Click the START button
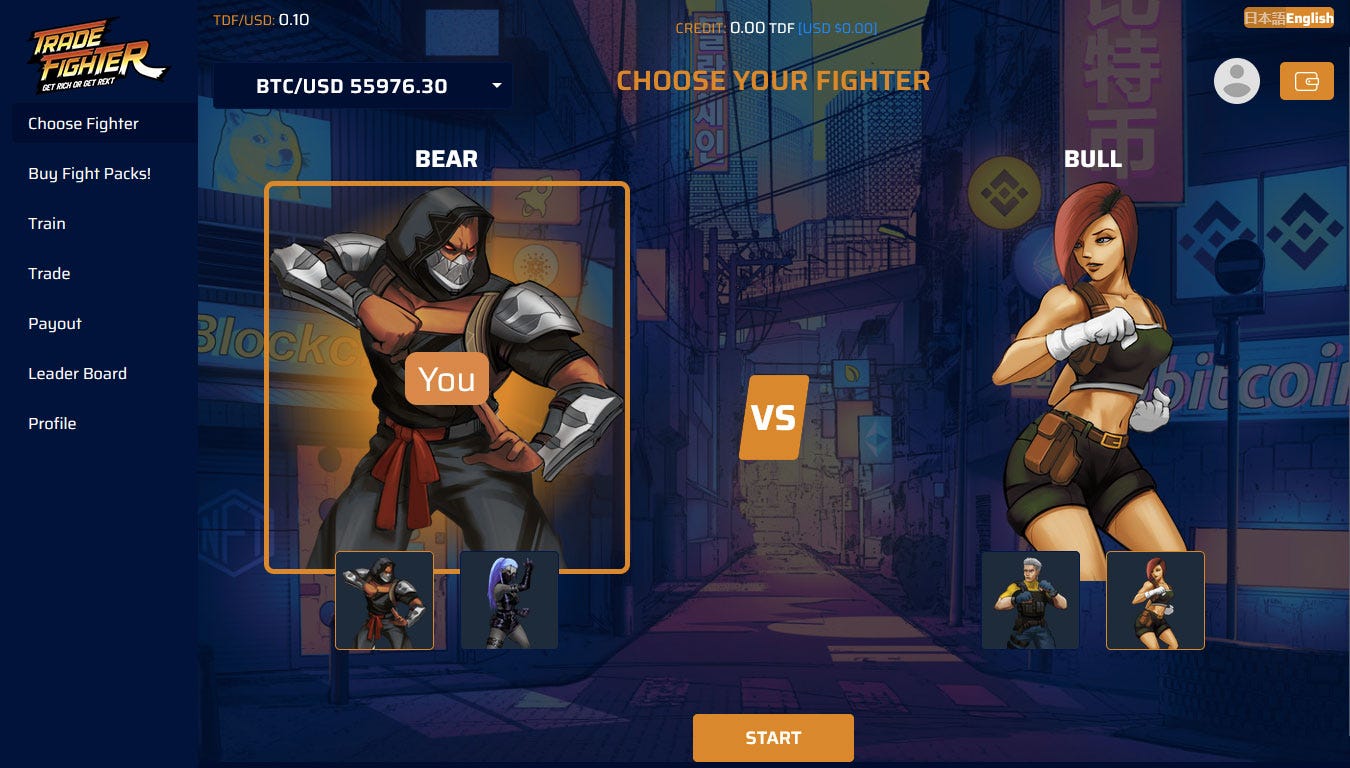This screenshot has height=768, width=1350. tap(773, 738)
